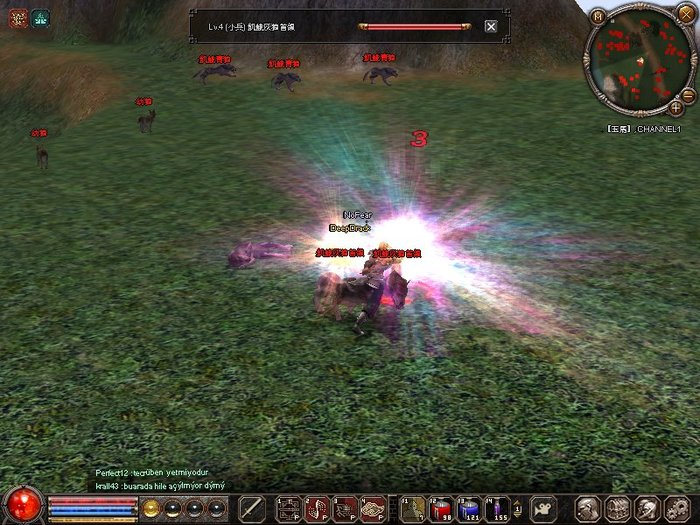Select the sword attack slot in hotbar
Viewport: 700px width, 525px height.
coord(252,507)
